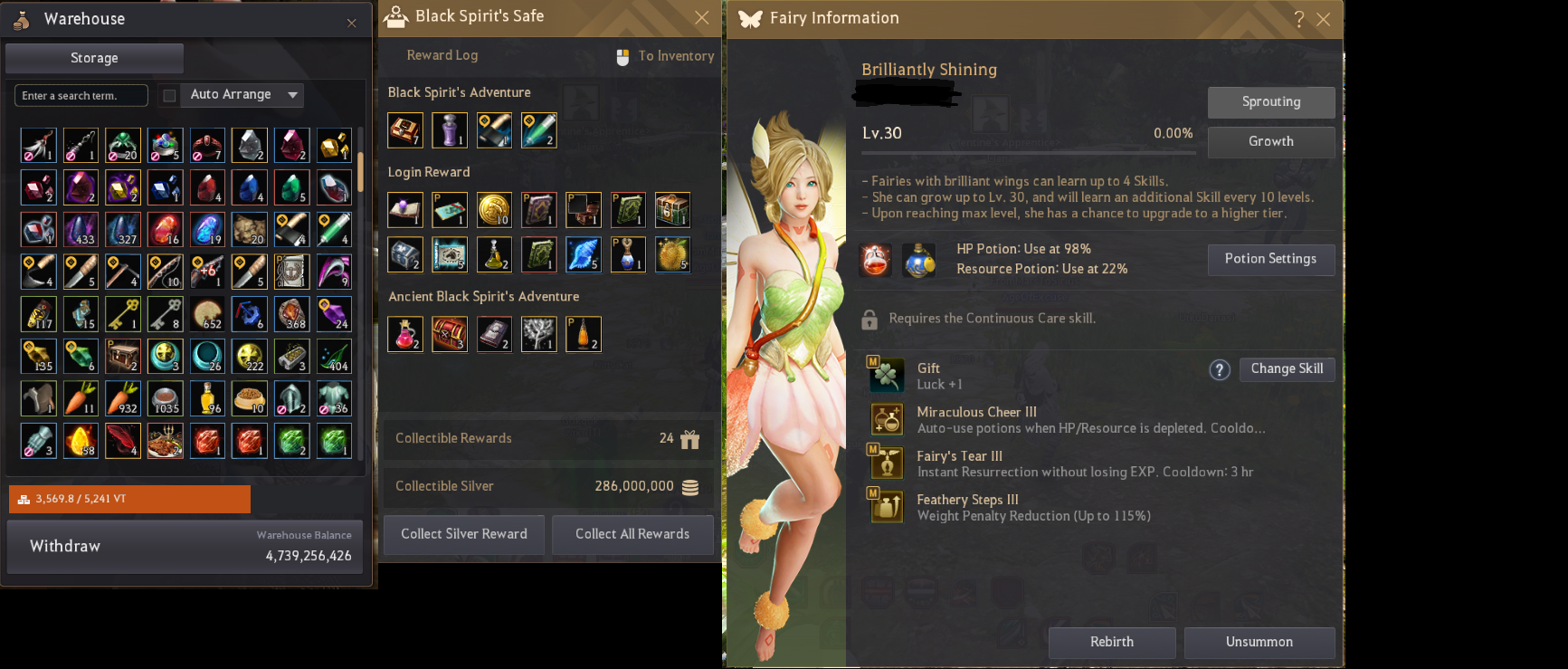Image resolution: width=1568 pixels, height=669 pixels.
Task: Switch to the Reward Log tab
Action: pyautogui.click(x=442, y=55)
